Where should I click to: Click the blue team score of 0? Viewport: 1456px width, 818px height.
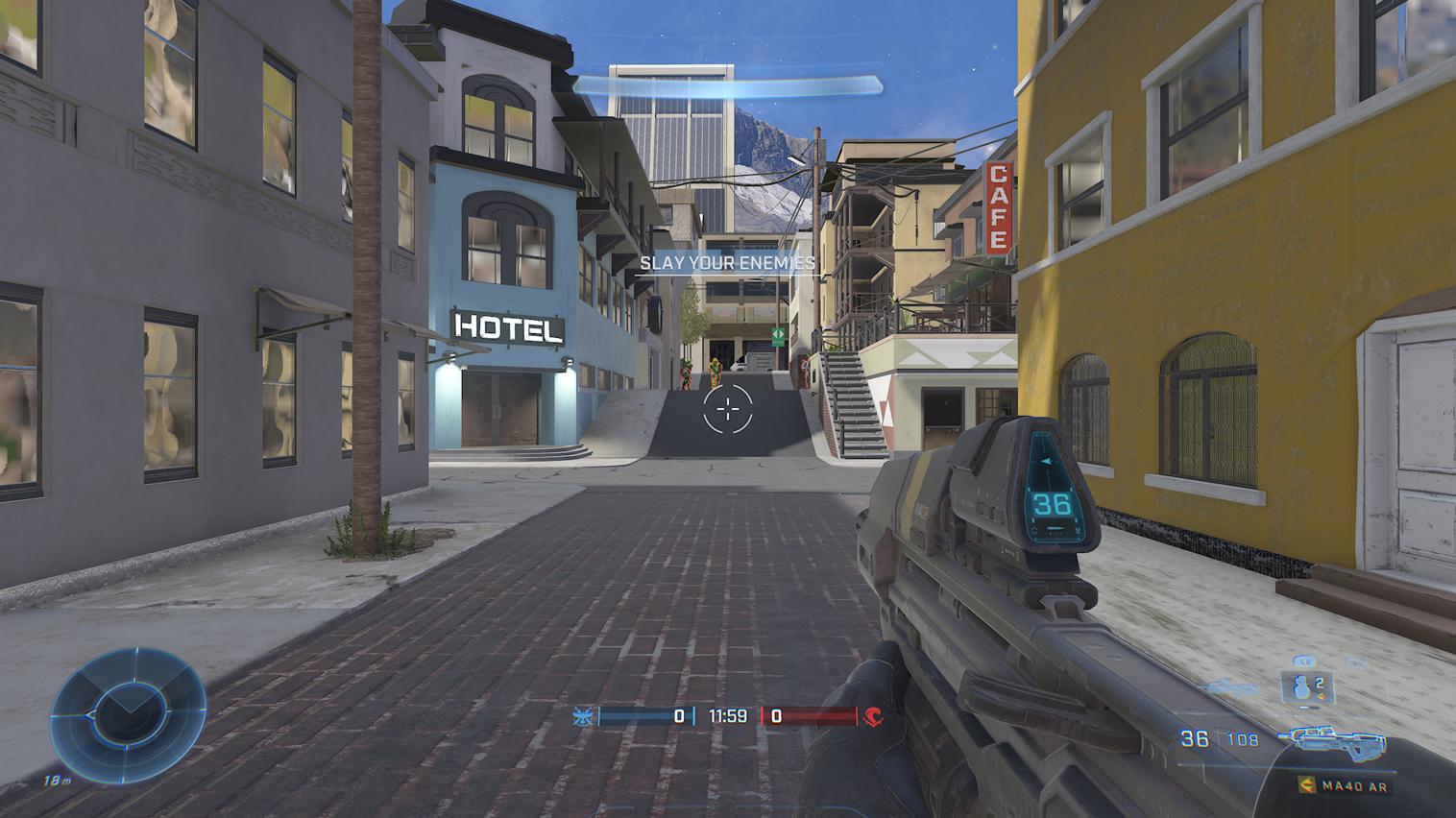point(678,714)
